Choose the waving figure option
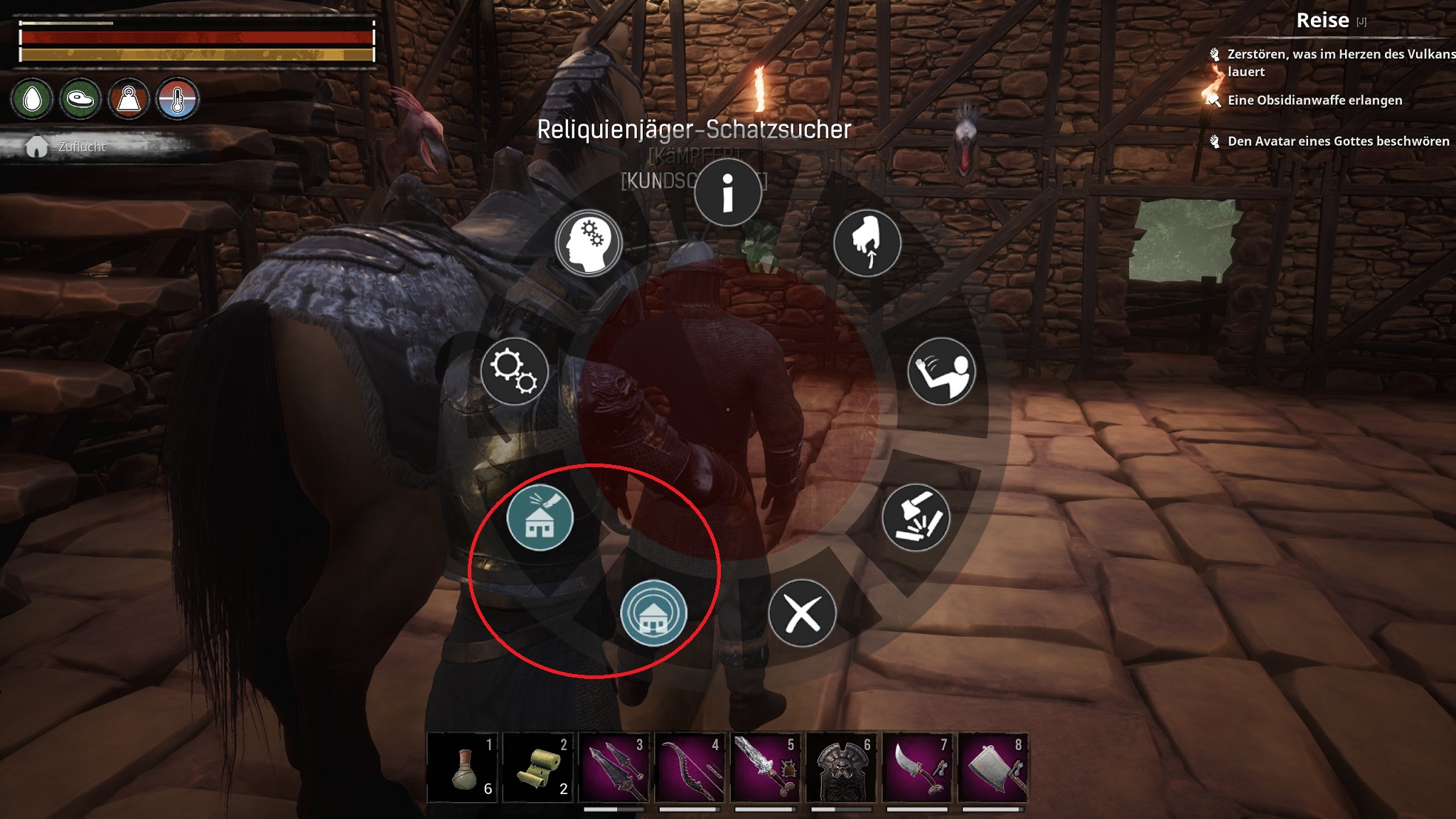The width and height of the screenshot is (1456, 819). (x=941, y=371)
